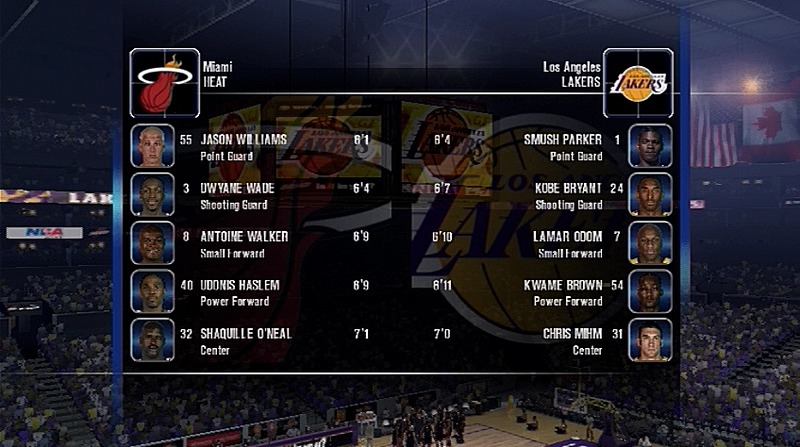Pick Shaquille O'Neal's center portrait
Screen dimensions: 800x447
pyautogui.click(x=152, y=340)
